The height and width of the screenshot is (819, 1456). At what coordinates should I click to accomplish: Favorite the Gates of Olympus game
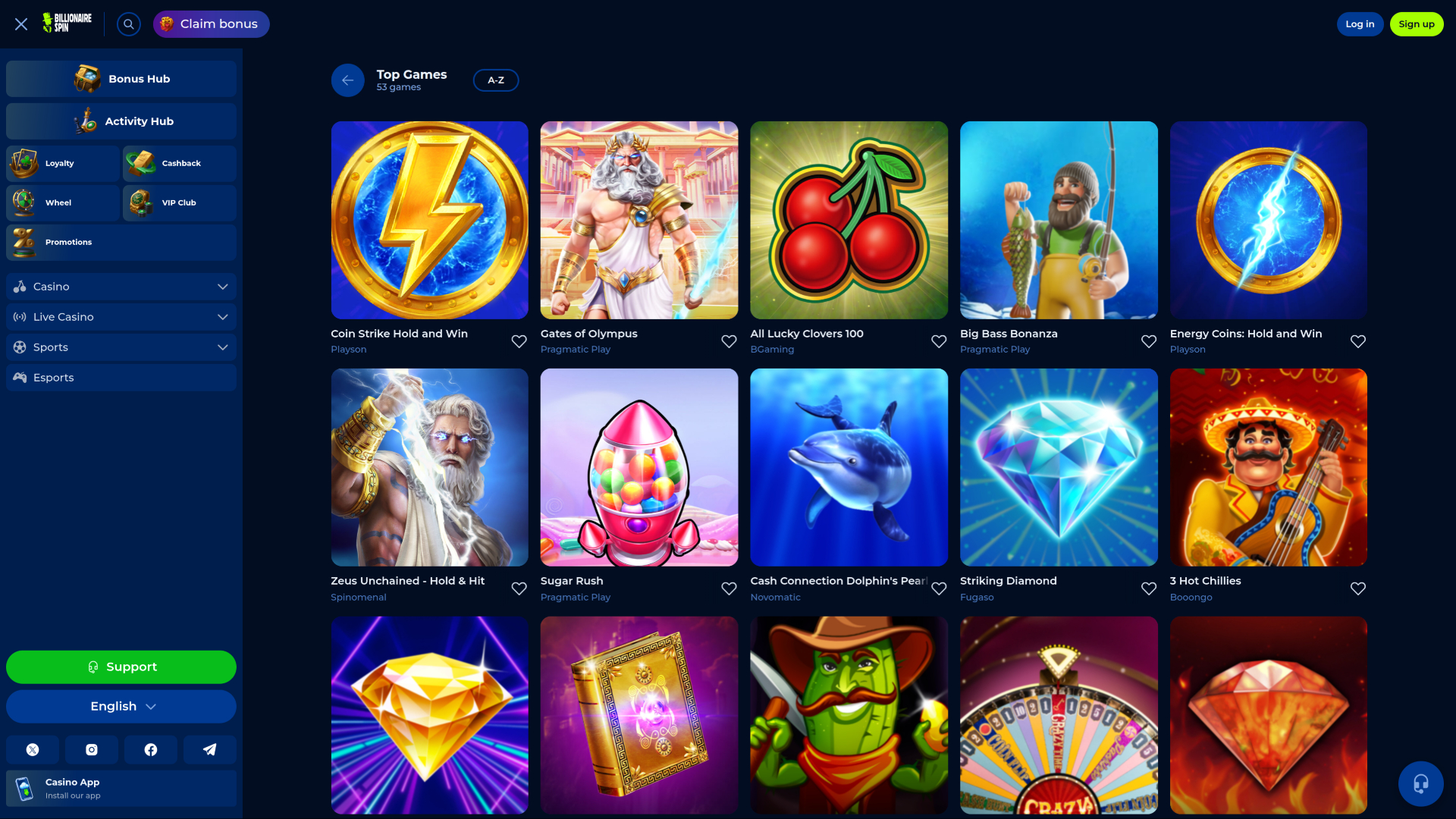point(729,341)
